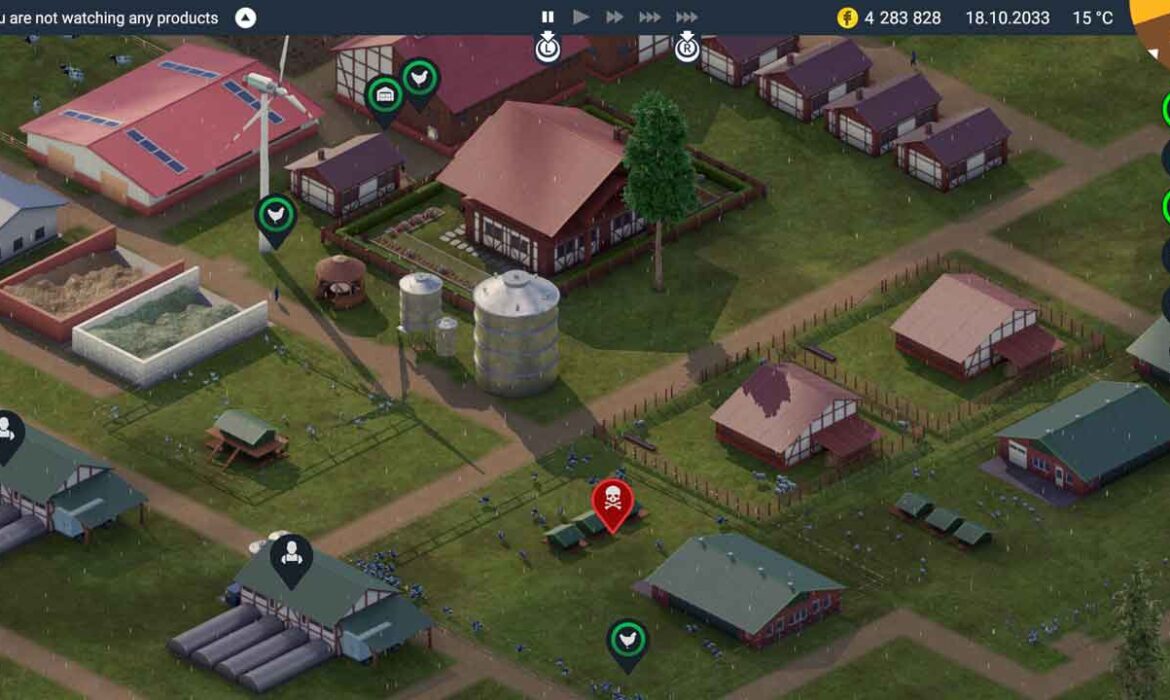Set speed to triple fast-forward
Viewport: 1170px width, 700px height.
[x=650, y=17]
